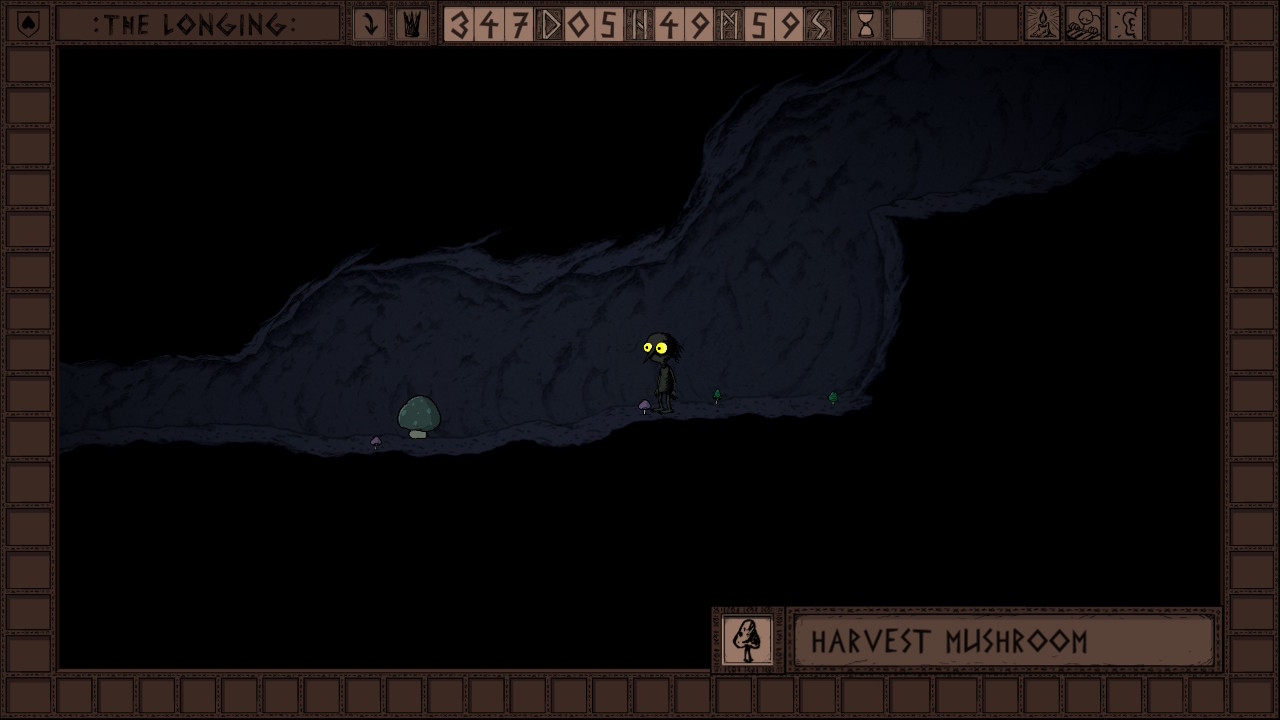Click The Longing title plate
Viewport: 1280px width, 720px height.
(x=197, y=24)
